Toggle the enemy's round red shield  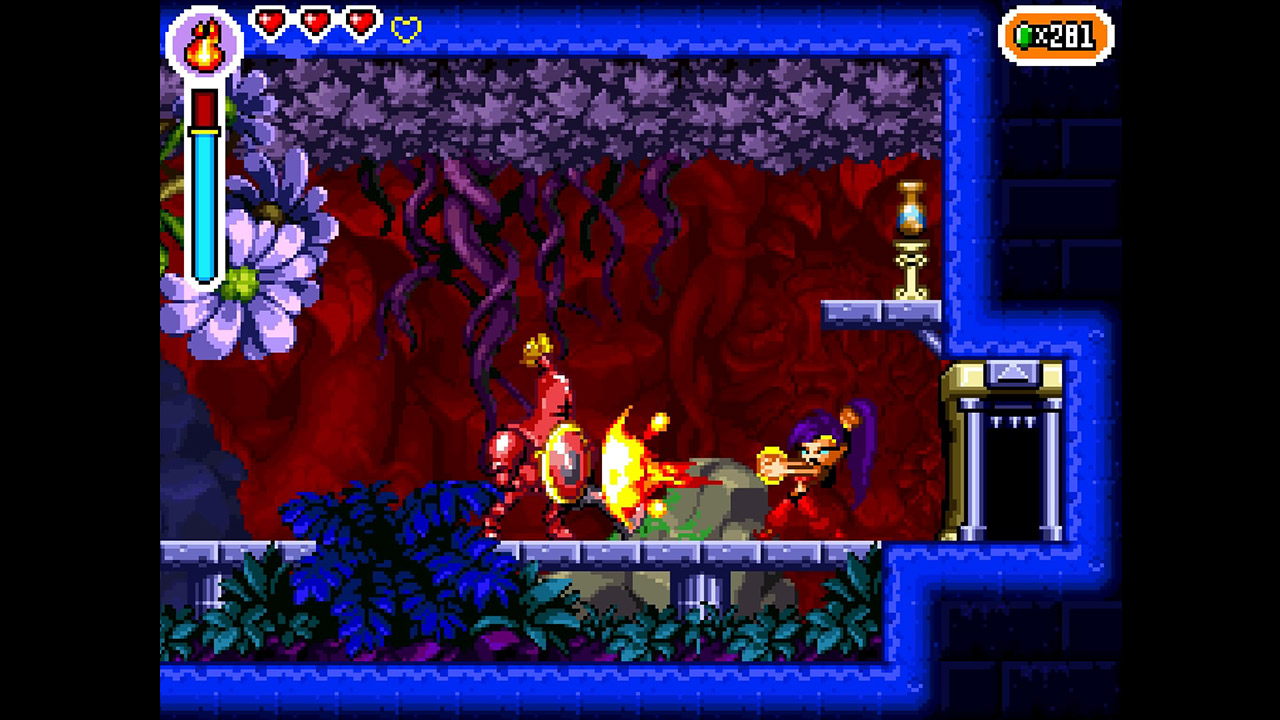tap(566, 463)
